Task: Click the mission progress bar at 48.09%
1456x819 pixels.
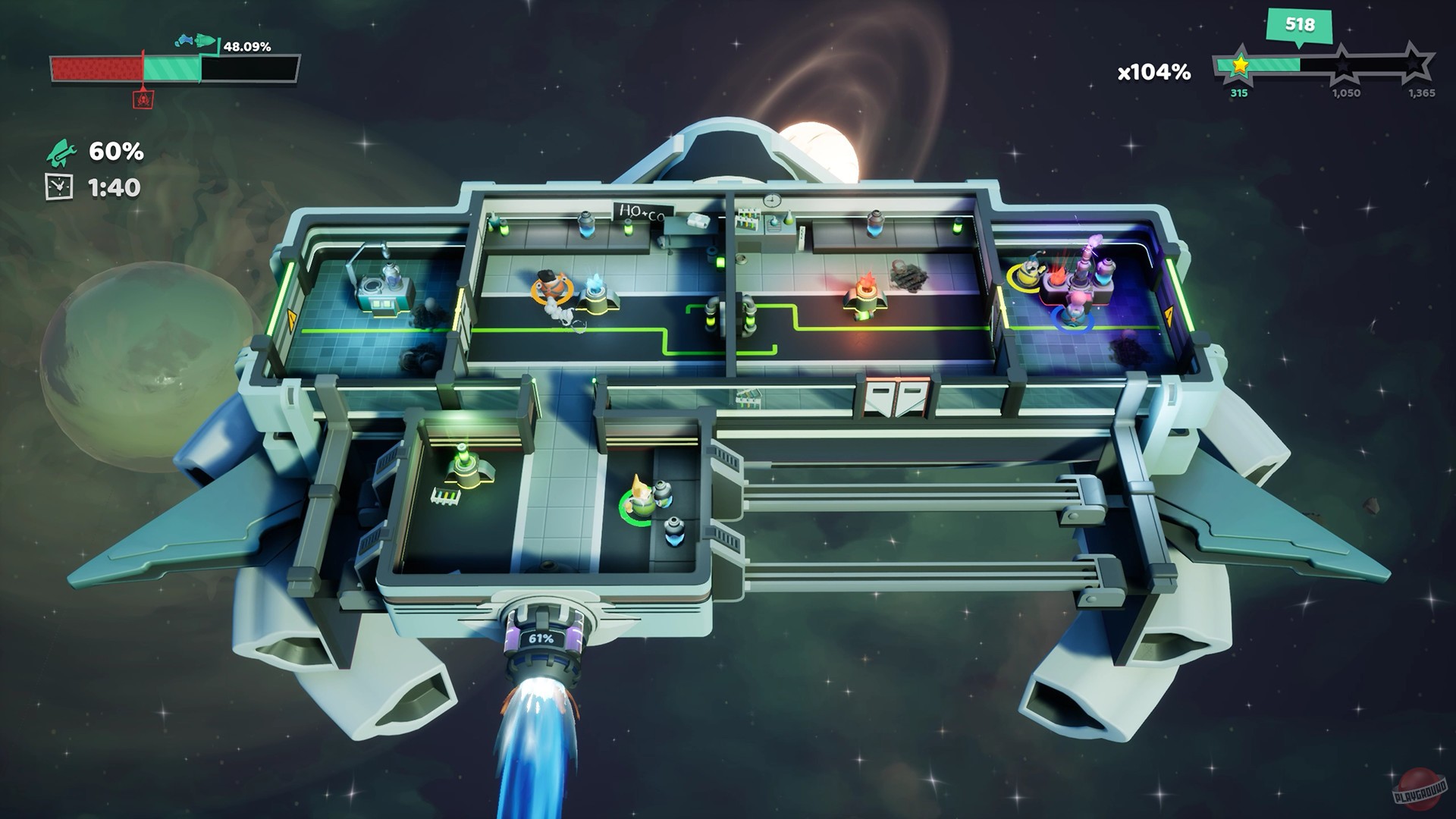Action: pos(174,70)
